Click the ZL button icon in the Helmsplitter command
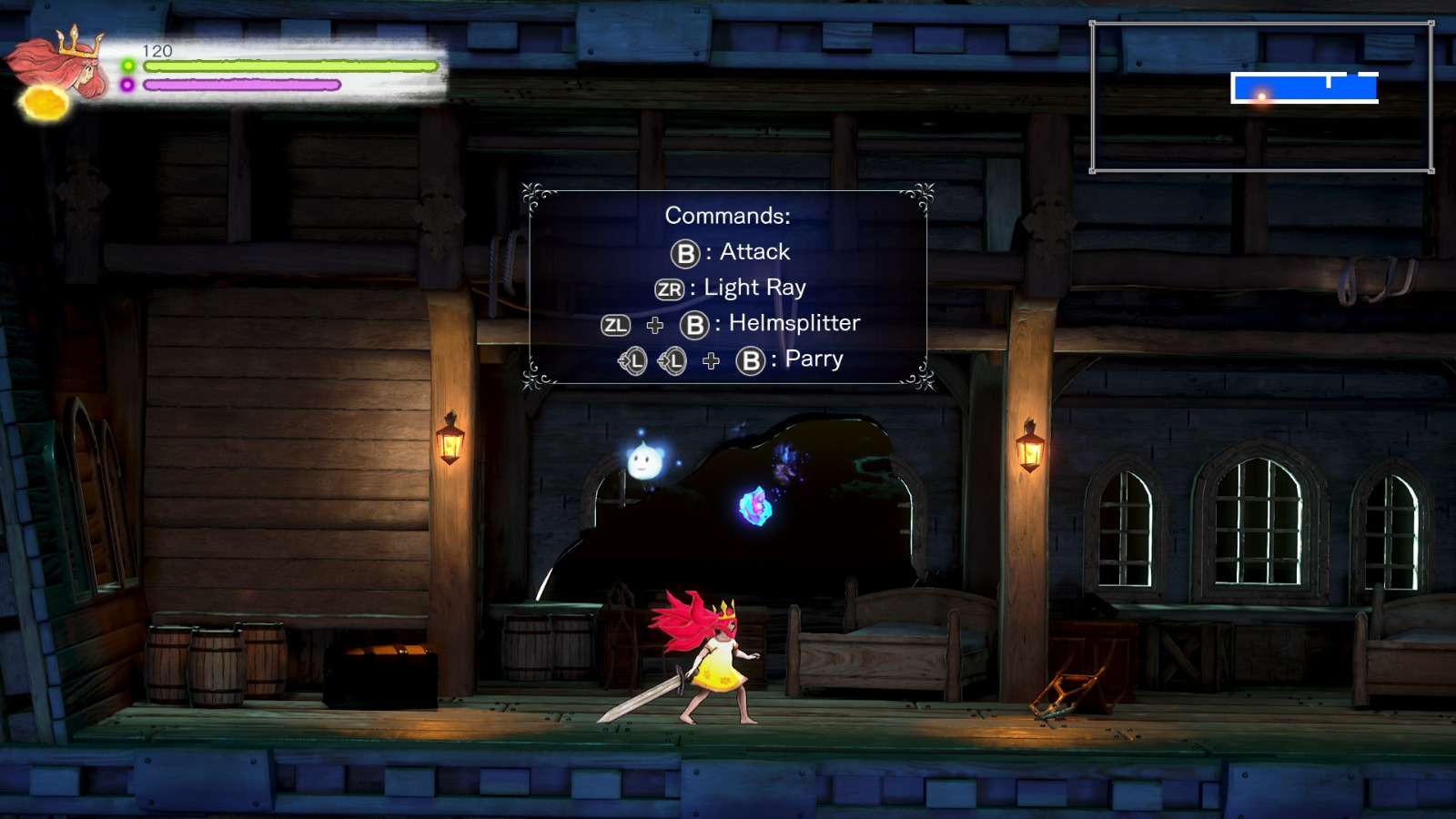The height and width of the screenshot is (819, 1456). pyautogui.click(x=615, y=323)
